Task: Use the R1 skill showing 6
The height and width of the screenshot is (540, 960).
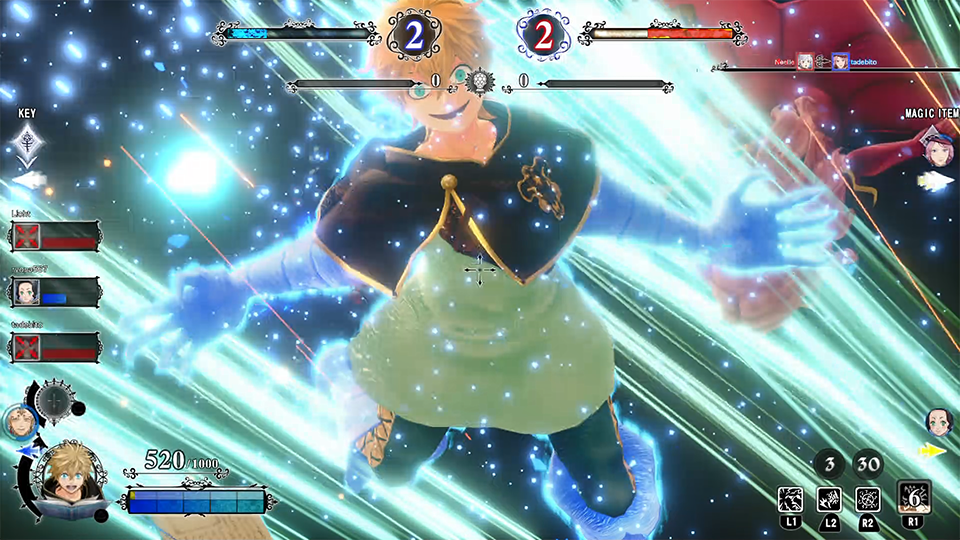Action: 914,497
